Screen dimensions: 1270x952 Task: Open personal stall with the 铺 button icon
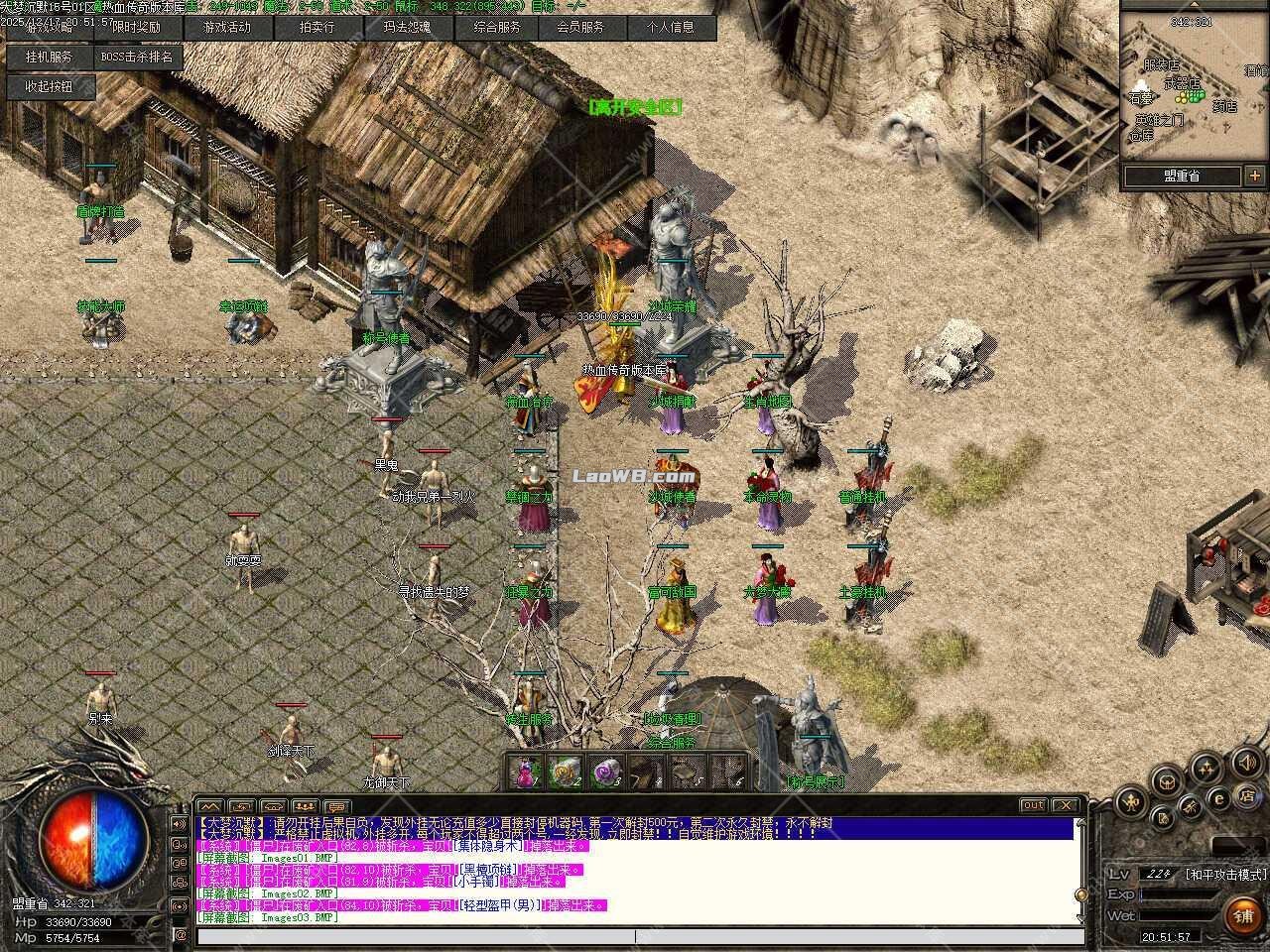(1242, 915)
